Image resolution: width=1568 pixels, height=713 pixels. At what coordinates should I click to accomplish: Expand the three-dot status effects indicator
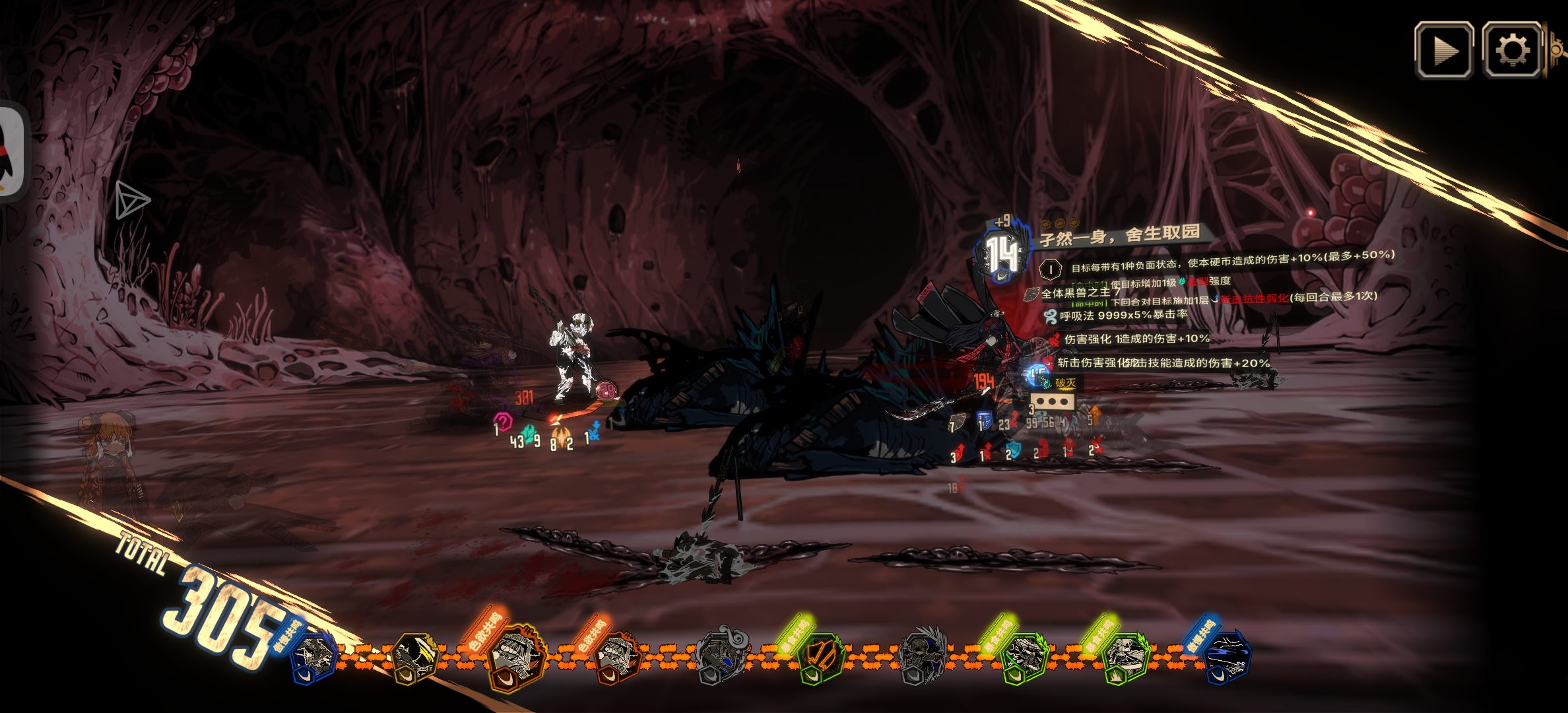[x=1052, y=401]
